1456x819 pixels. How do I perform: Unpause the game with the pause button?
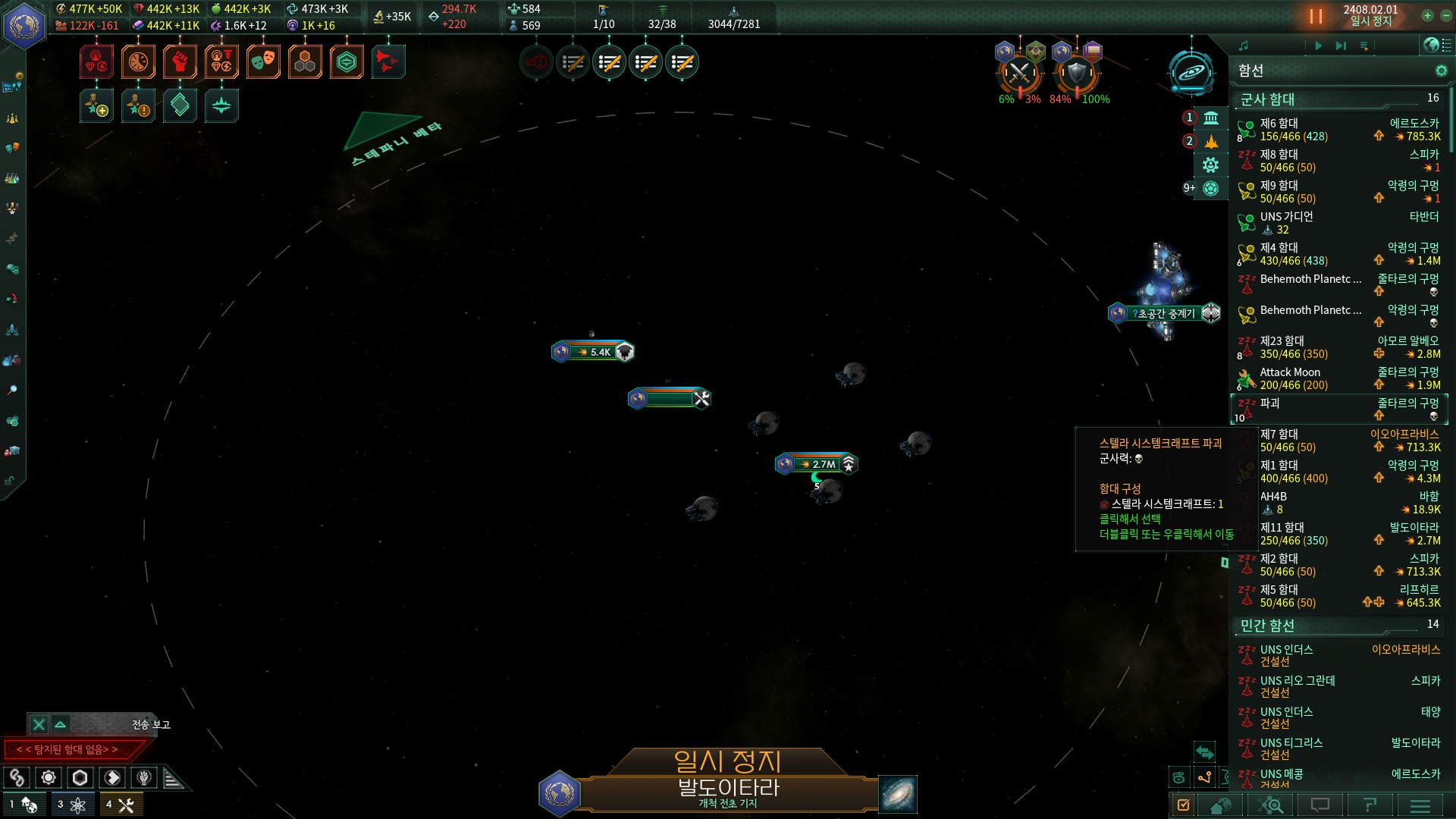click(1316, 16)
